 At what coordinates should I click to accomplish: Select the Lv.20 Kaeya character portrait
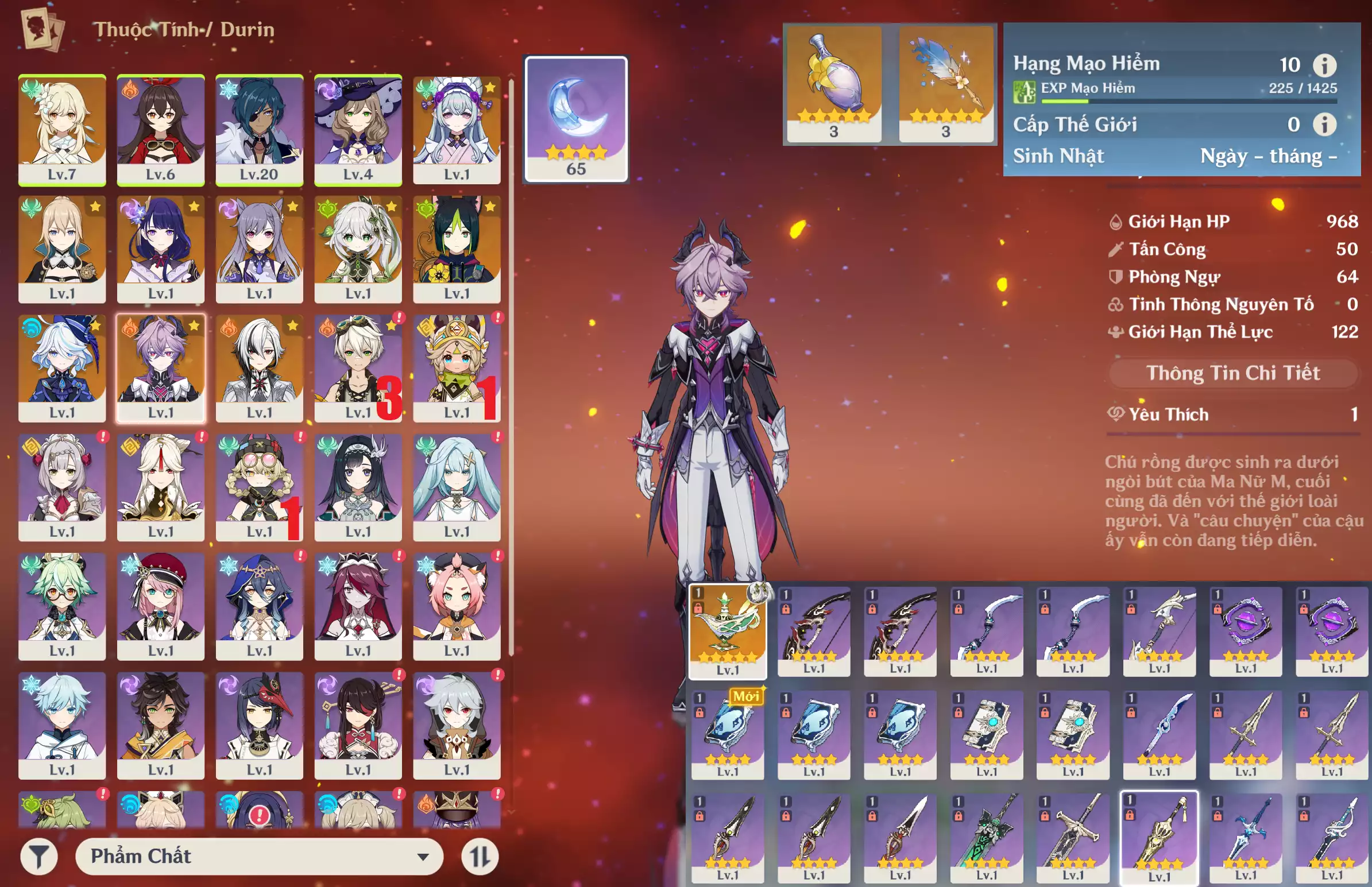[259, 129]
